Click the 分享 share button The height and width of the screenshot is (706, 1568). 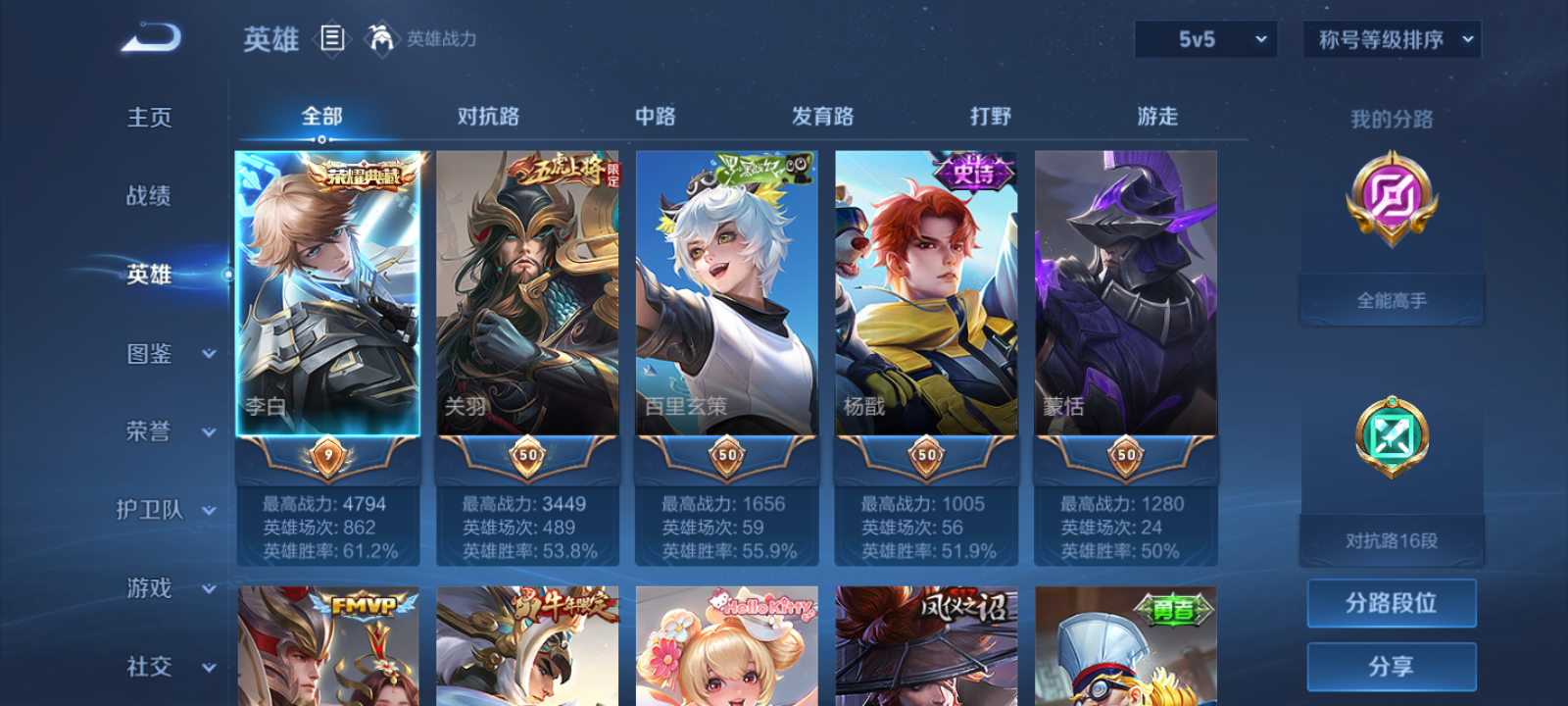1392,665
